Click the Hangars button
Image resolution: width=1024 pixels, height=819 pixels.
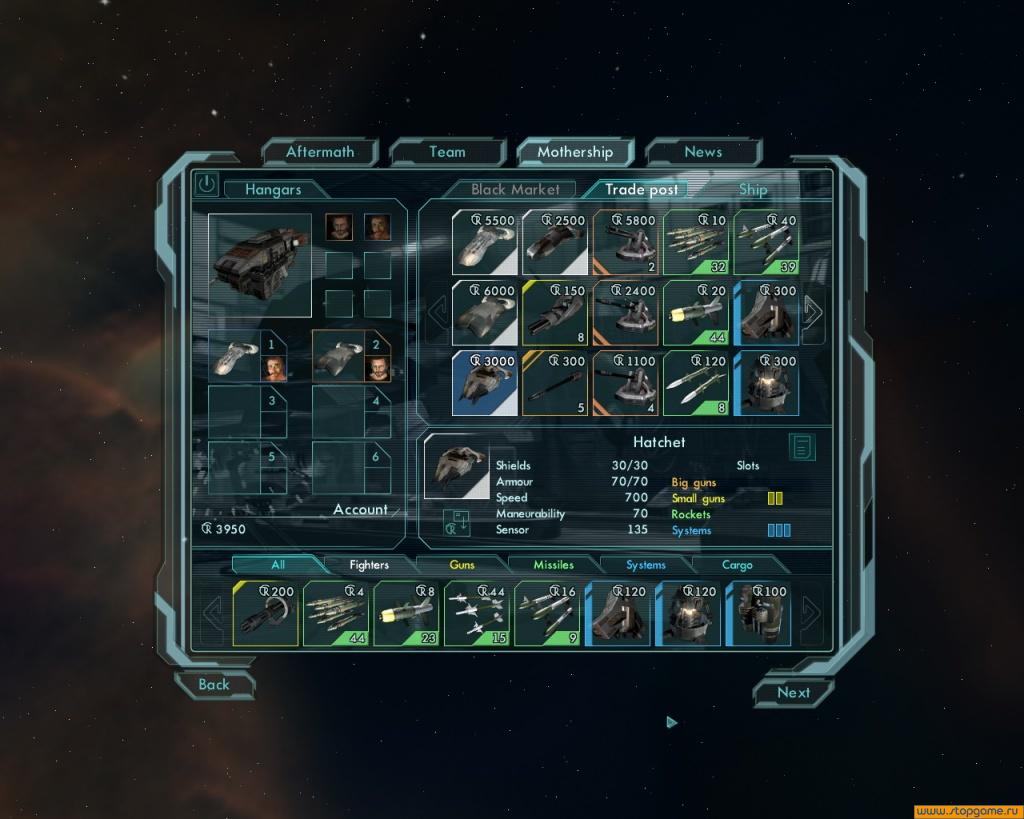click(273, 189)
